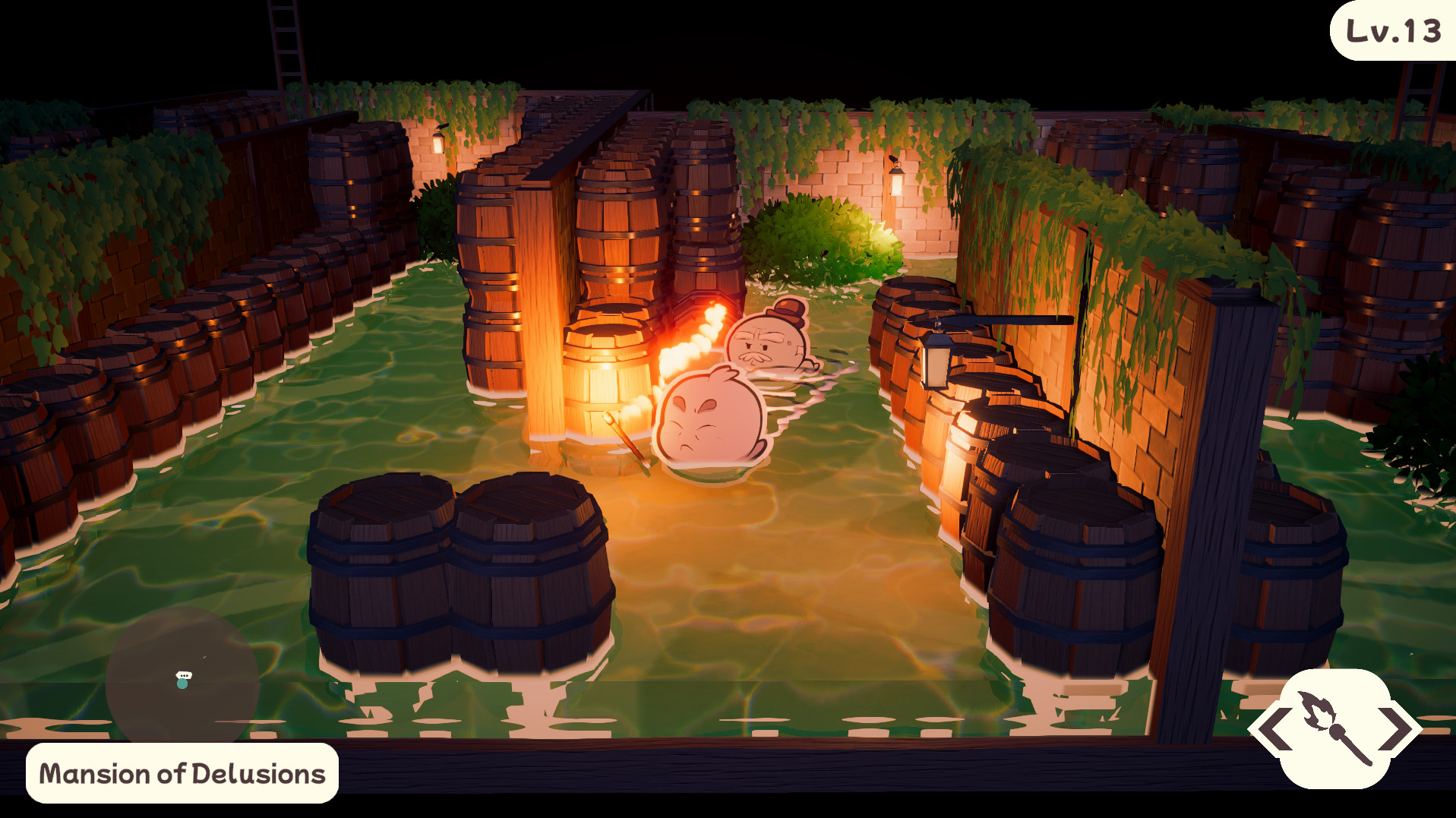The image size is (1456, 818).
Task: Click the speech bubble marker on the minimap
Action: pyautogui.click(x=182, y=674)
